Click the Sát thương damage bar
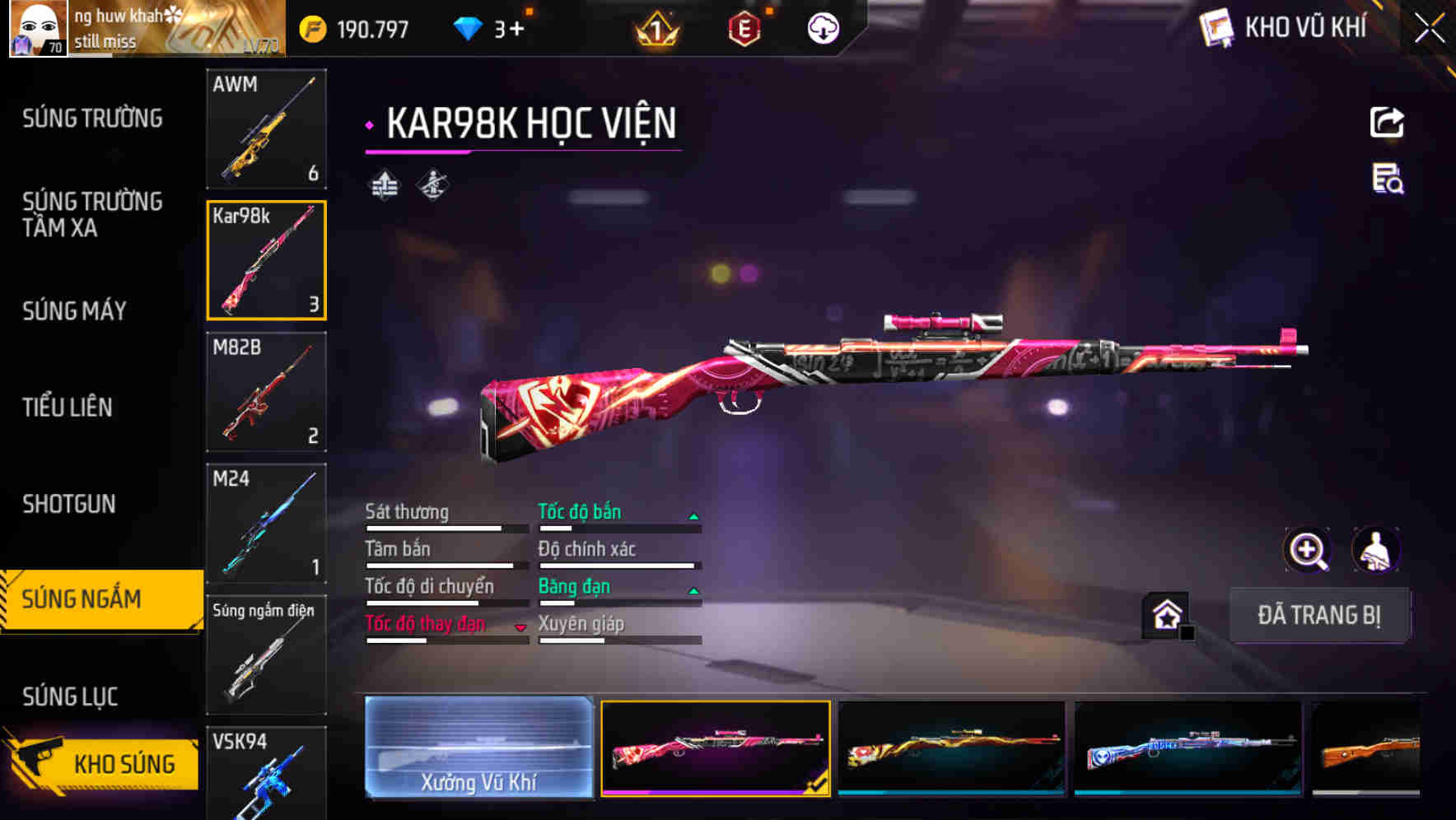1456x820 pixels. pyautogui.click(x=436, y=527)
